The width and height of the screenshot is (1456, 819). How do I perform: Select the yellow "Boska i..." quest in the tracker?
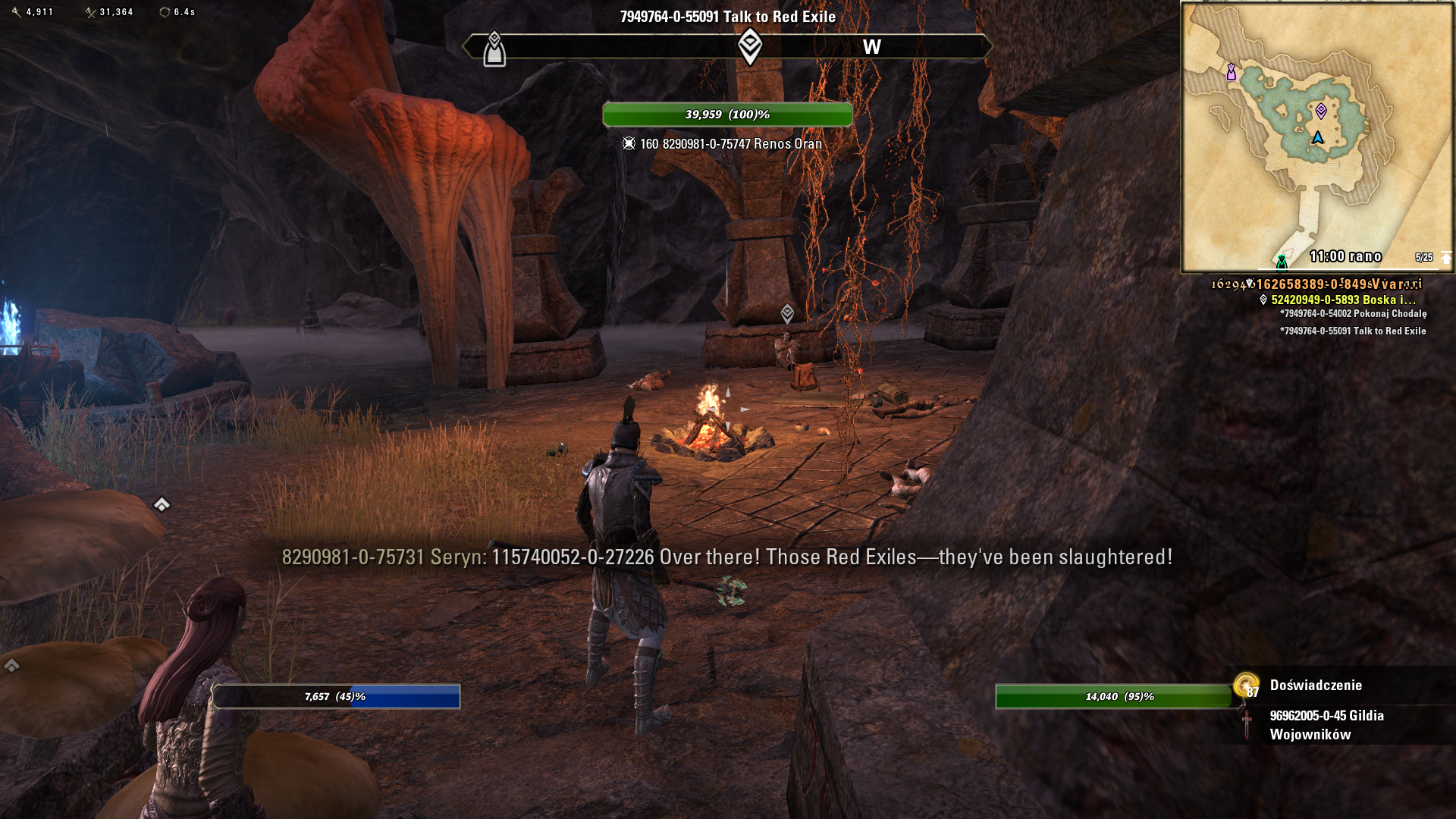click(x=1343, y=300)
